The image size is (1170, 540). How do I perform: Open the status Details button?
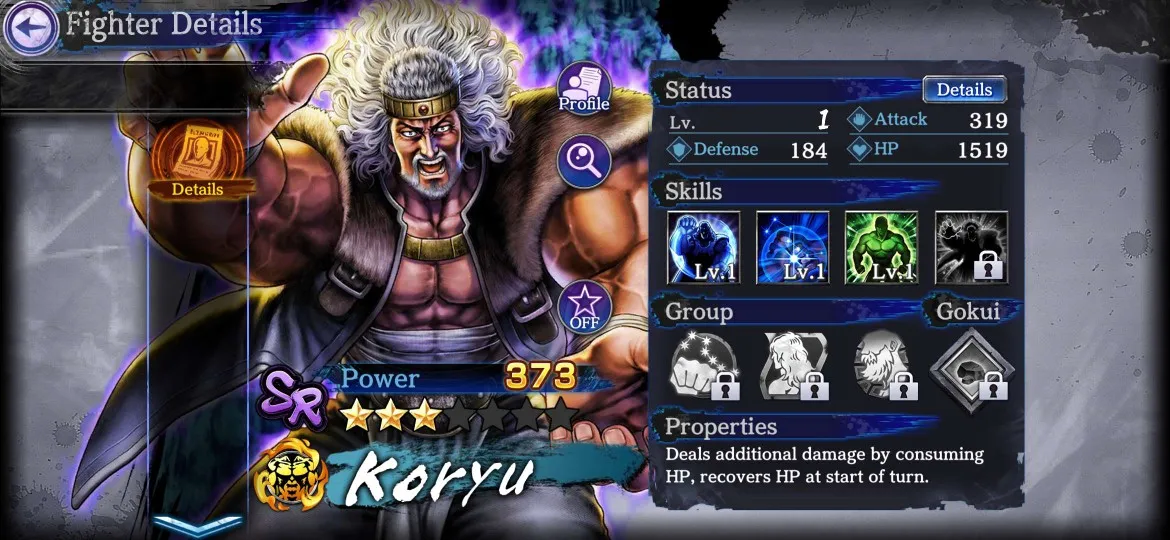point(963,90)
